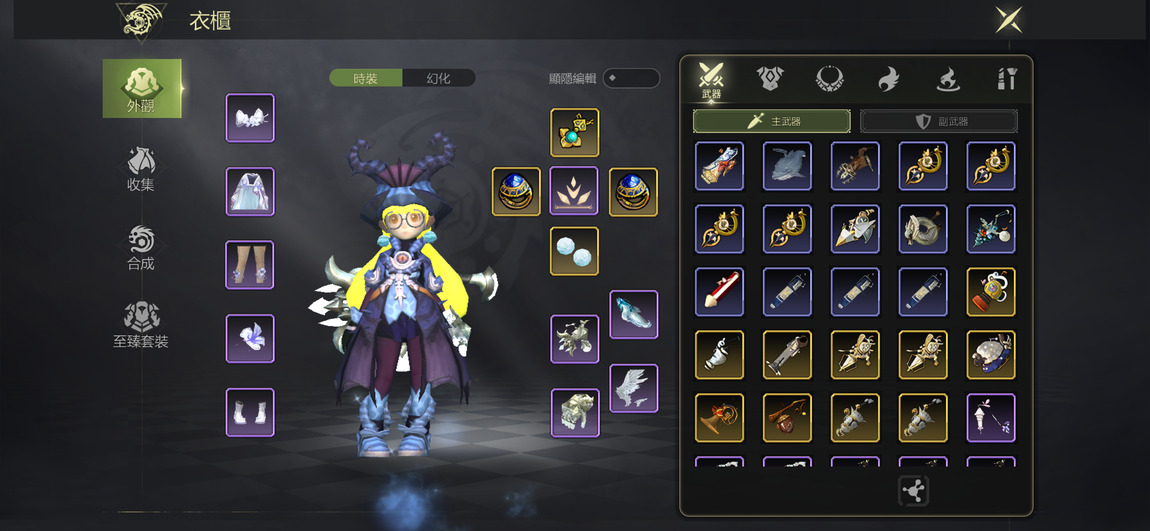Select the white boots equipment slot
Viewport: 1150px width, 531px height.
(250, 412)
